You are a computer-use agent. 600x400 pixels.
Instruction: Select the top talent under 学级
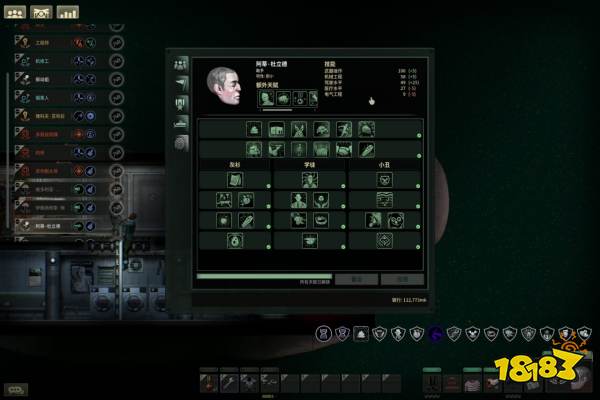click(x=309, y=180)
